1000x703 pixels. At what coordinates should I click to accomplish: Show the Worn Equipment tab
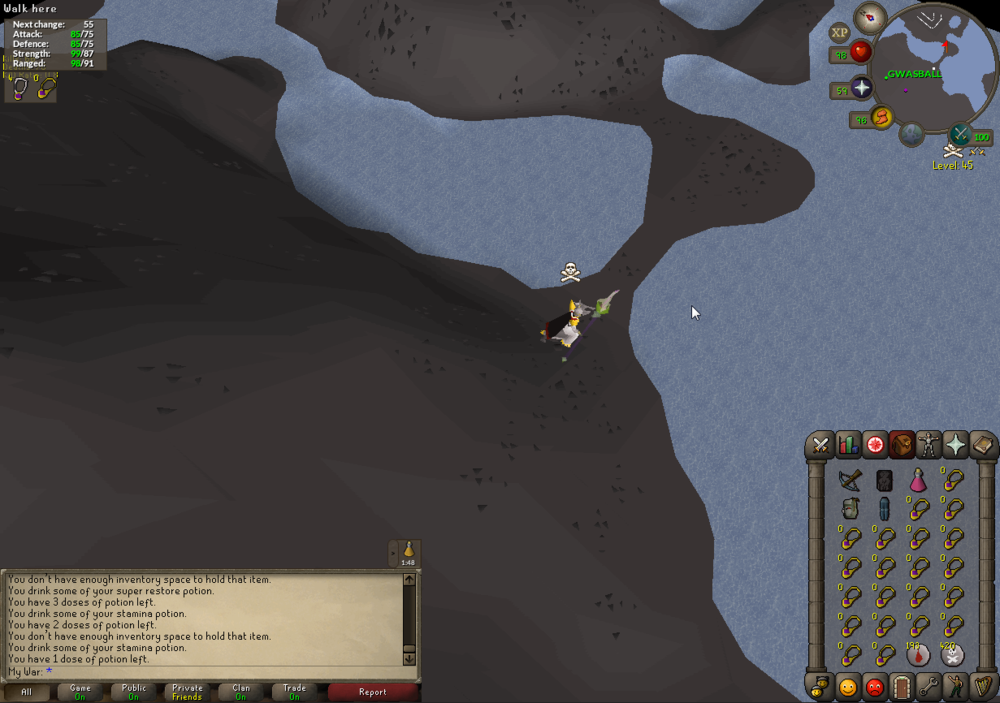(x=929, y=445)
